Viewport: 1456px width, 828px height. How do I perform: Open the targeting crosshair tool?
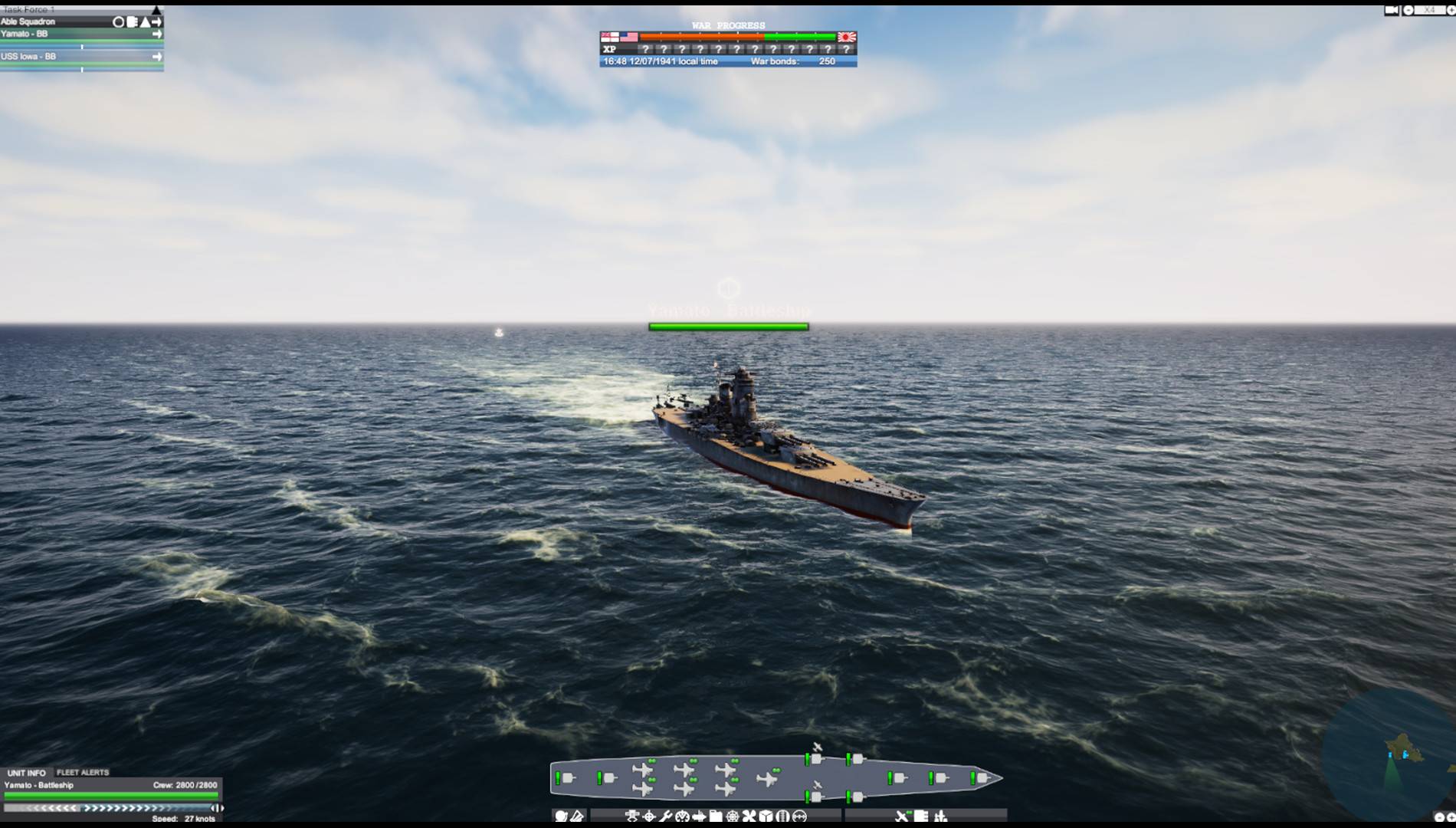click(650, 816)
